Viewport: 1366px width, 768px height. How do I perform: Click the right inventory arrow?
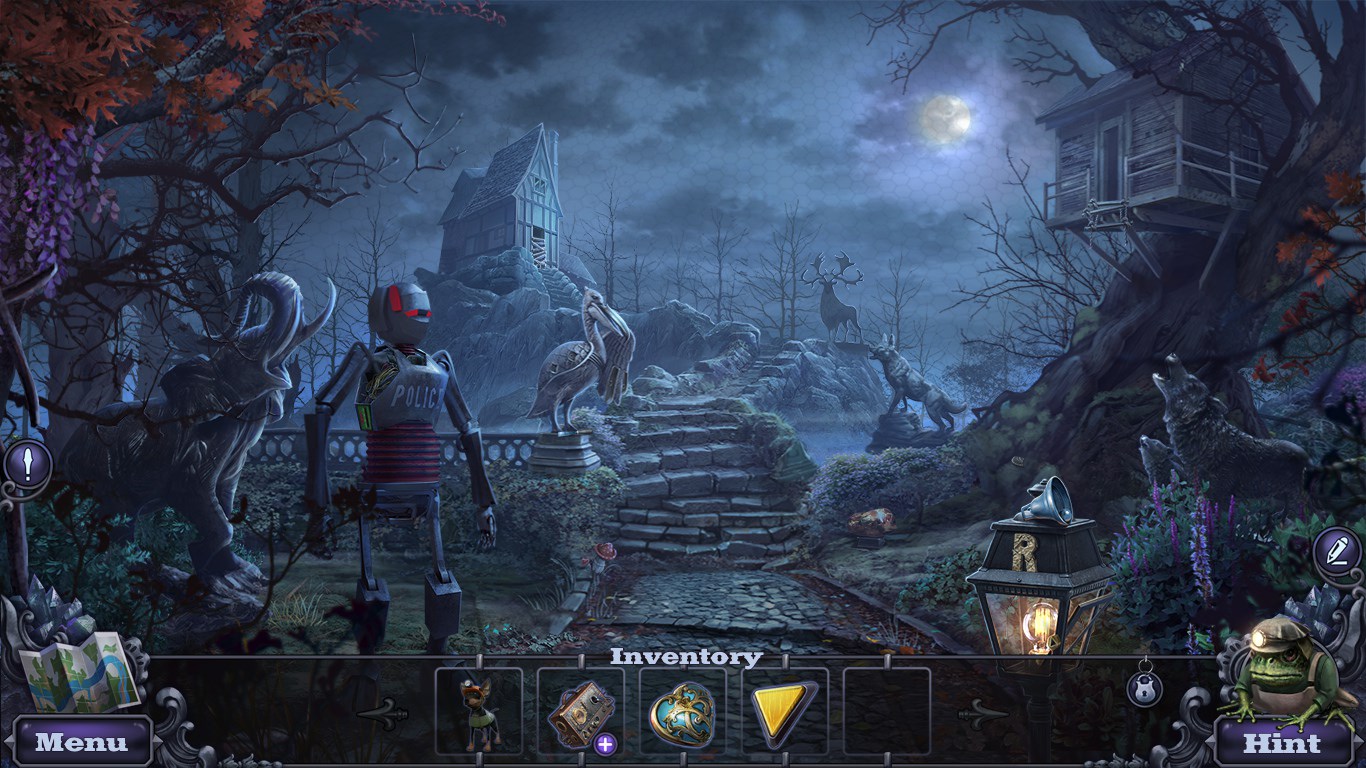[x=982, y=713]
